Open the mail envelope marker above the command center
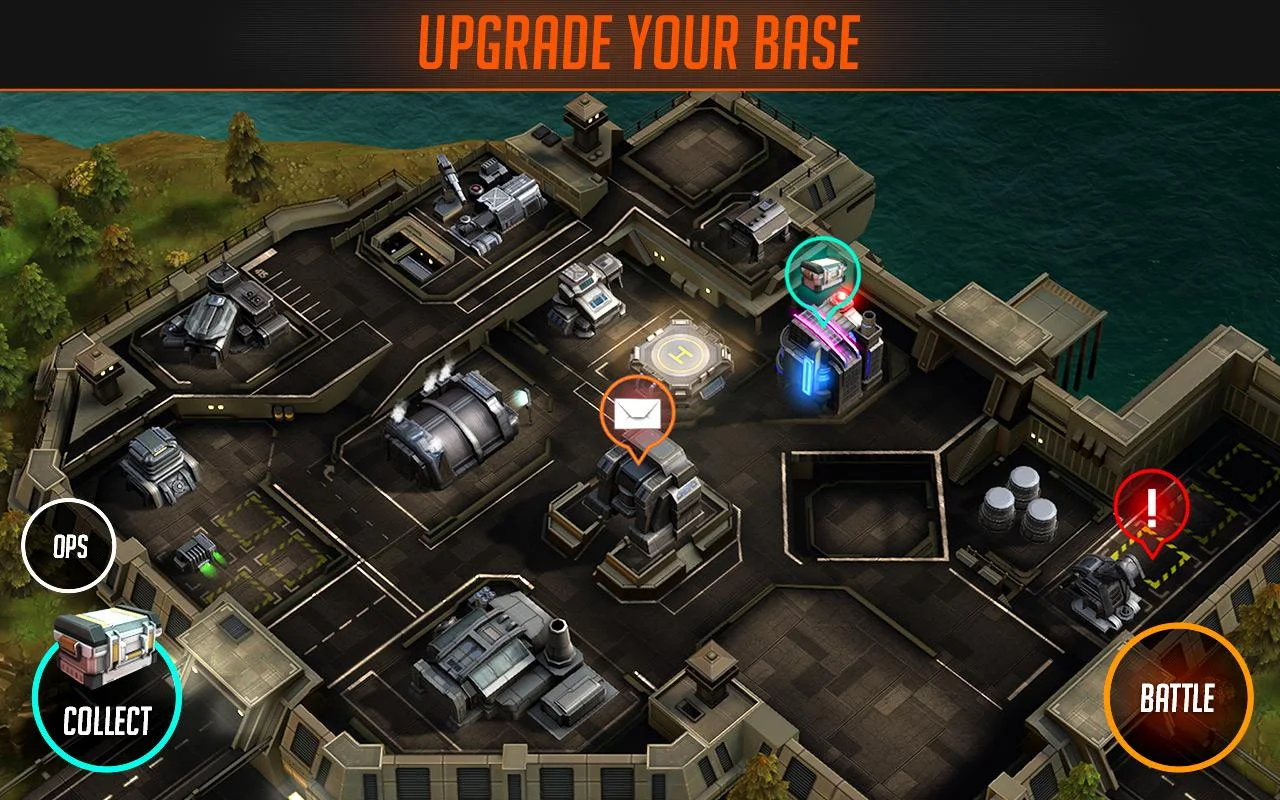Screen dimensions: 1280x800 638,410
